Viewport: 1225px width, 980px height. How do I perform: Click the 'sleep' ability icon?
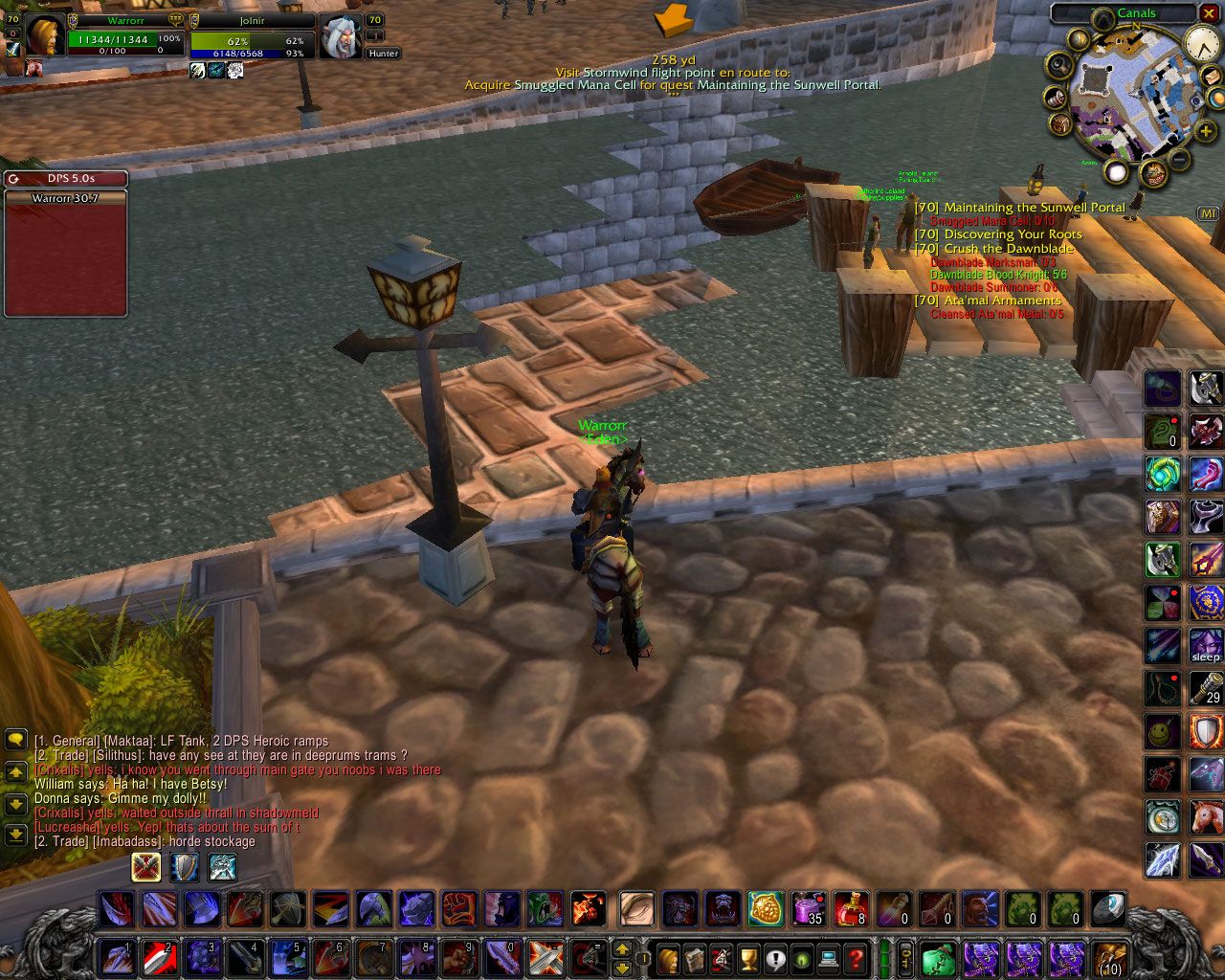click(1206, 645)
